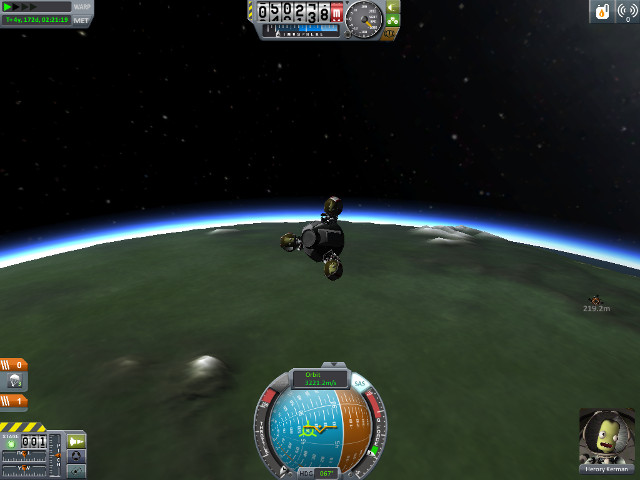Toggle the SAS indicator on the navball
The image size is (640, 480).
point(360,383)
